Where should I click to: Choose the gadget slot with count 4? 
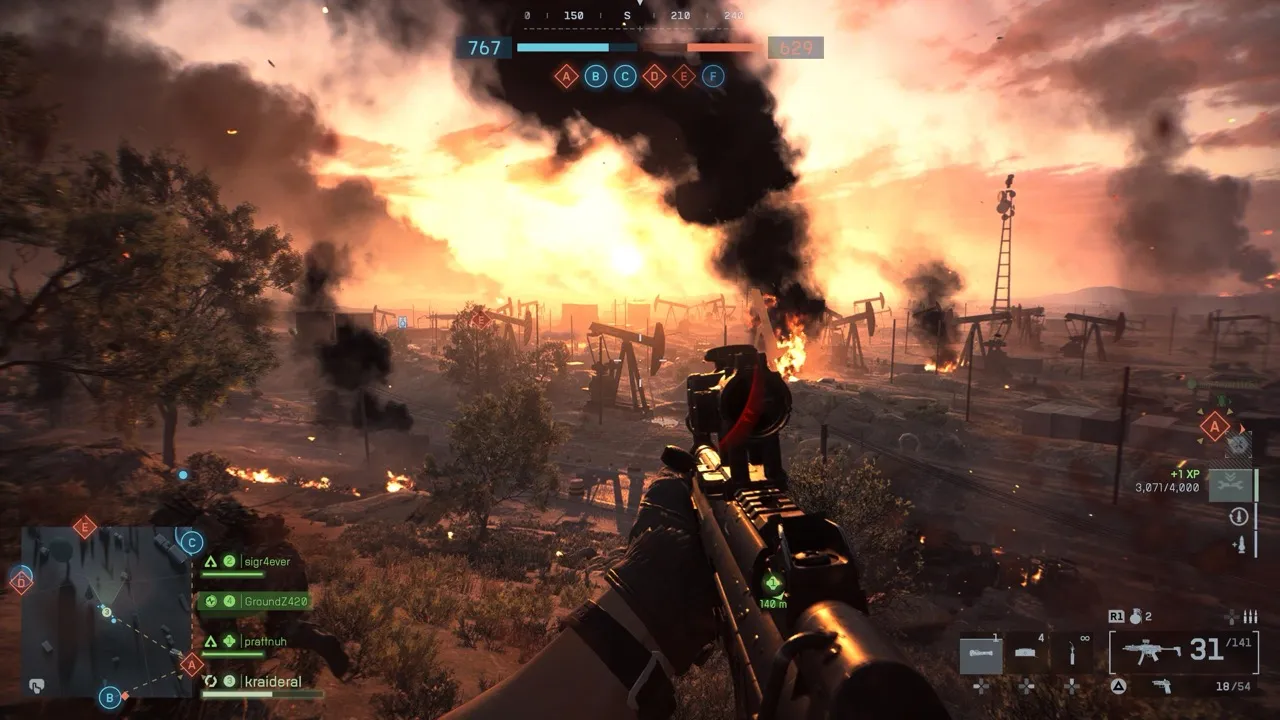1027,654
